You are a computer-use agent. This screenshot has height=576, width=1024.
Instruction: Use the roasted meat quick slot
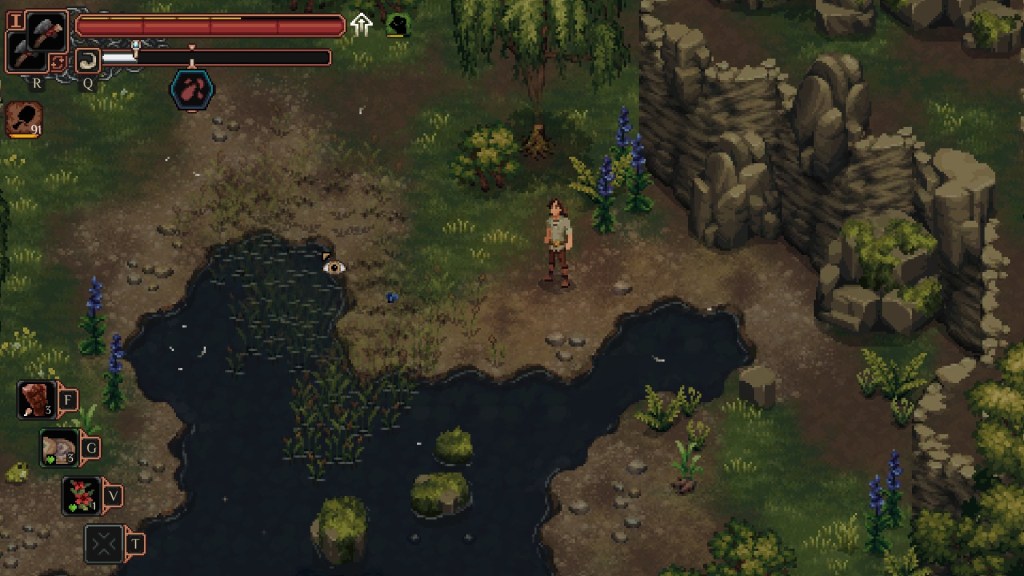pyautogui.click(x=37, y=400)
